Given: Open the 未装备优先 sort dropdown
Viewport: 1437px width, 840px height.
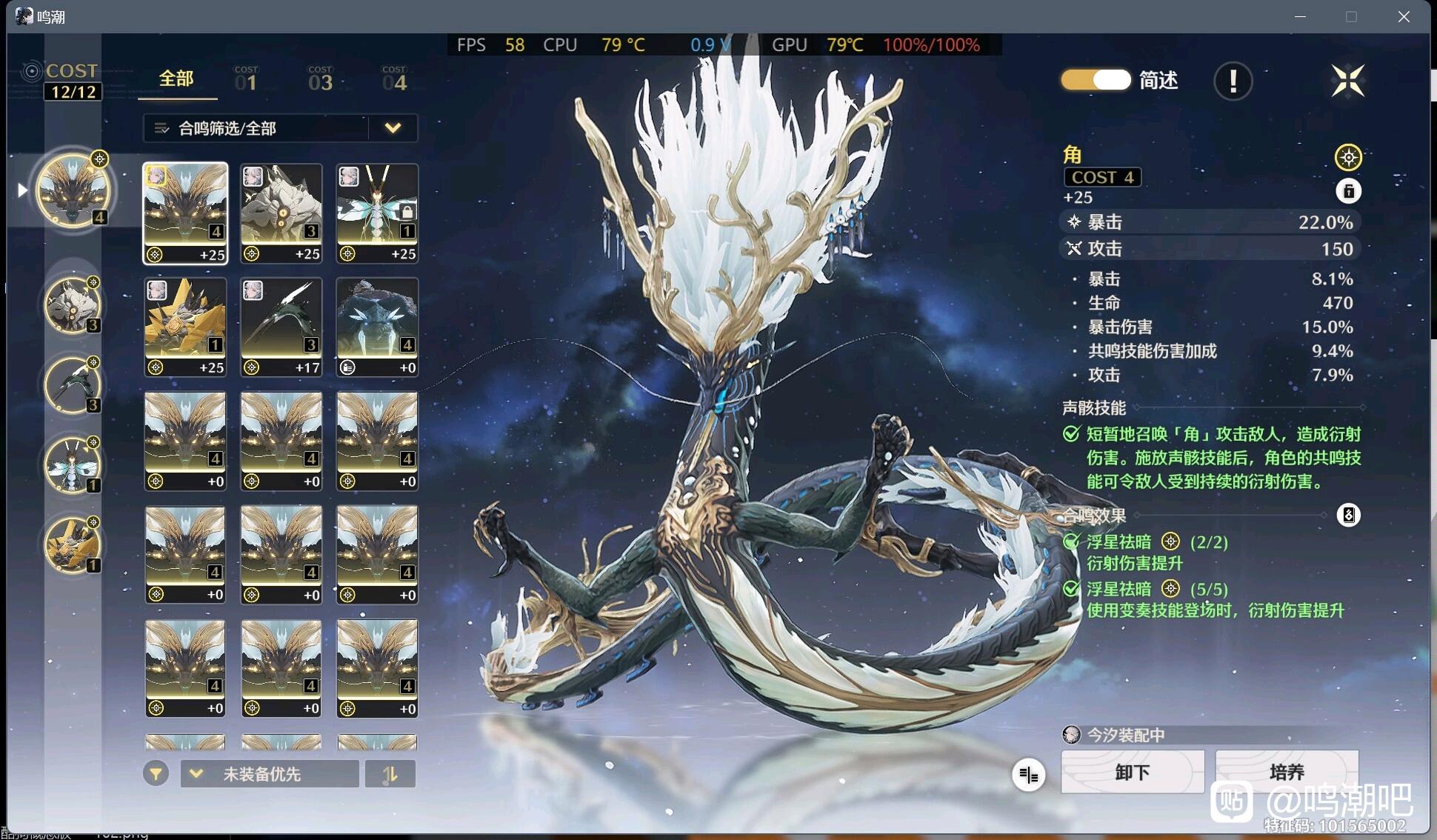Looking at the screenshot, I should pos(270,774).
